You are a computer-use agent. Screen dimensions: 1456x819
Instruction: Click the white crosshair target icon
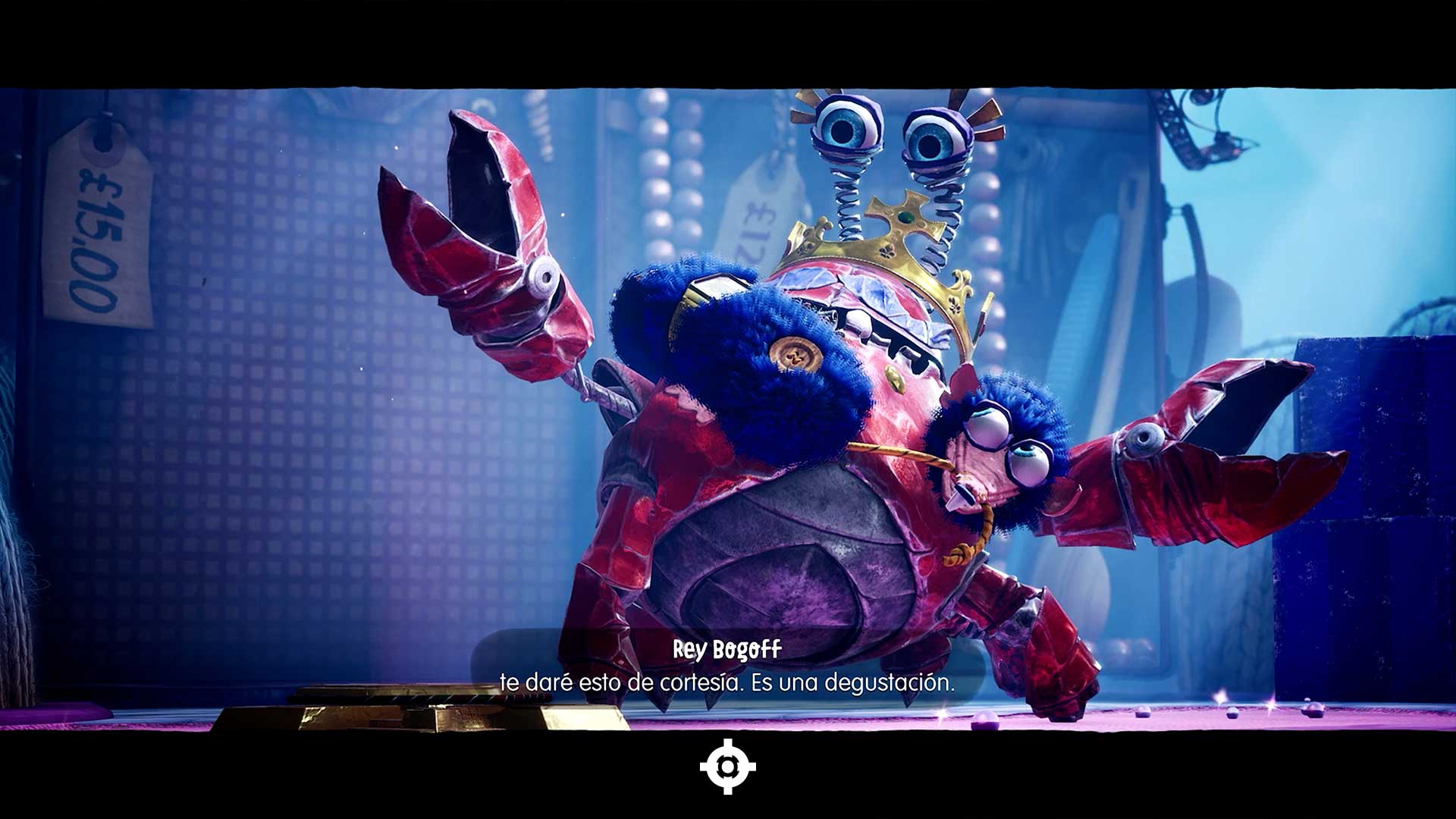pyautogui.click(x=727, y=767)
